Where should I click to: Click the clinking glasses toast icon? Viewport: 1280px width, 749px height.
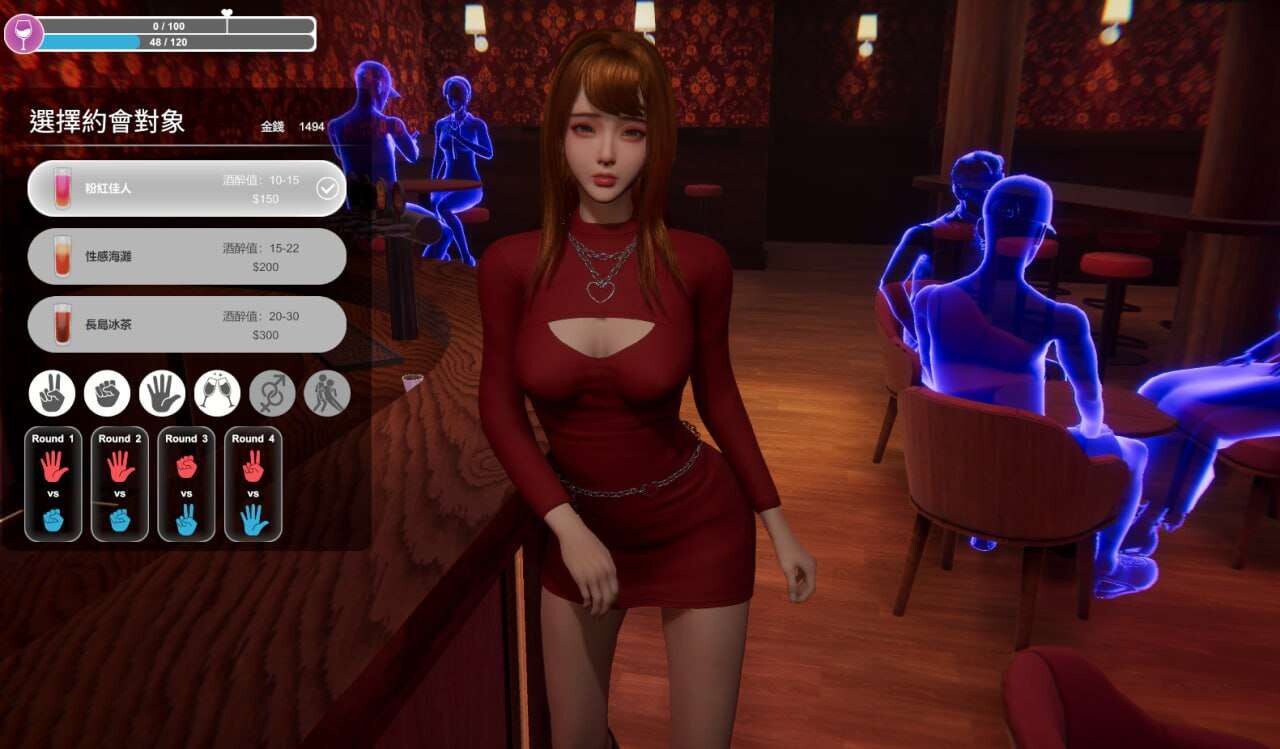tap(217, 393)
